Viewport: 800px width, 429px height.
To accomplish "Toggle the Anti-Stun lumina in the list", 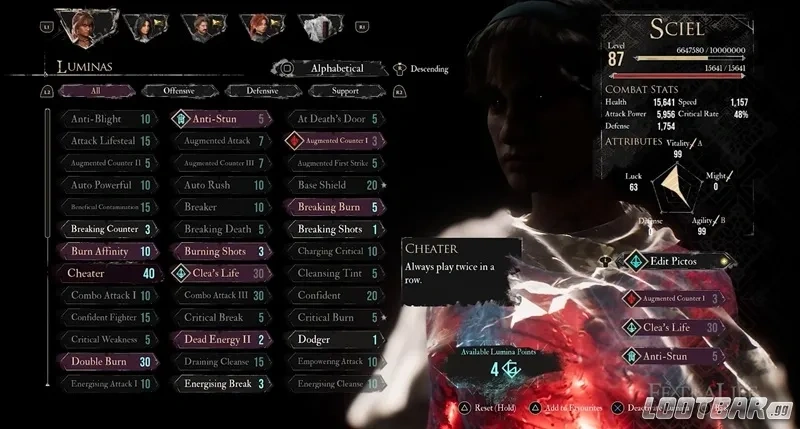I will pyautogui.click(x=220, y=118).
